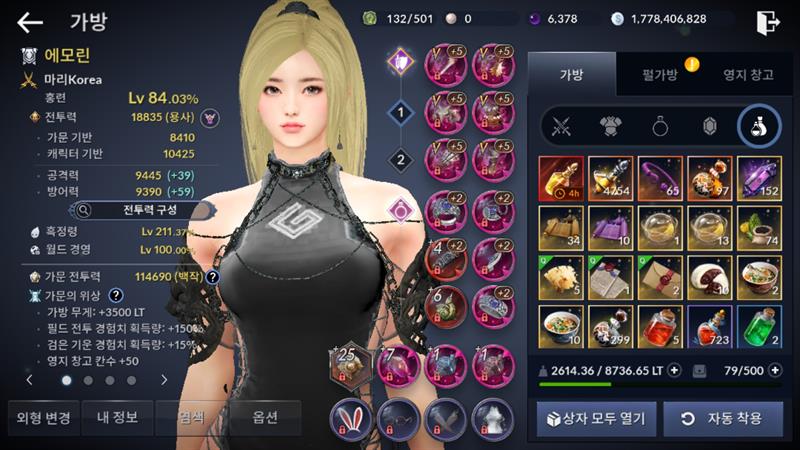This screenshot has height=450, width=800.
Task: Filter inventory by the crystal category
Action: tap(710, 125)
